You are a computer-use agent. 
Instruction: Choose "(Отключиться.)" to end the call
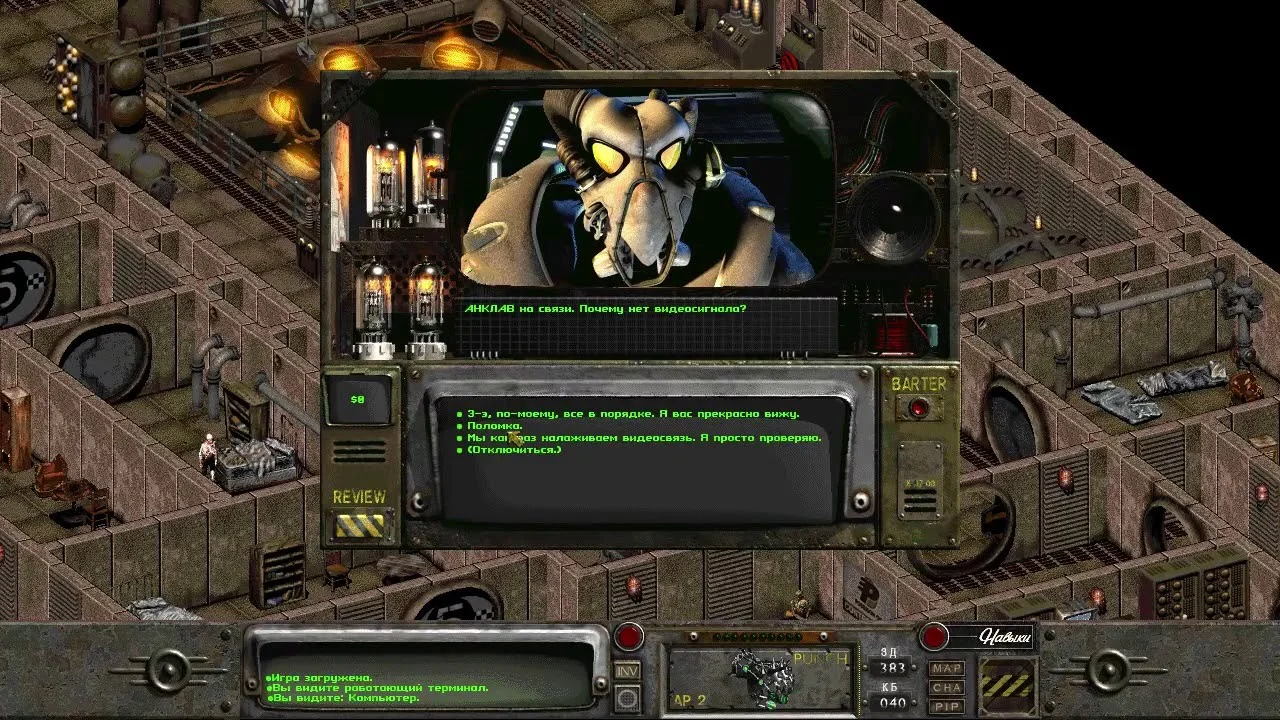click(514, 450)
